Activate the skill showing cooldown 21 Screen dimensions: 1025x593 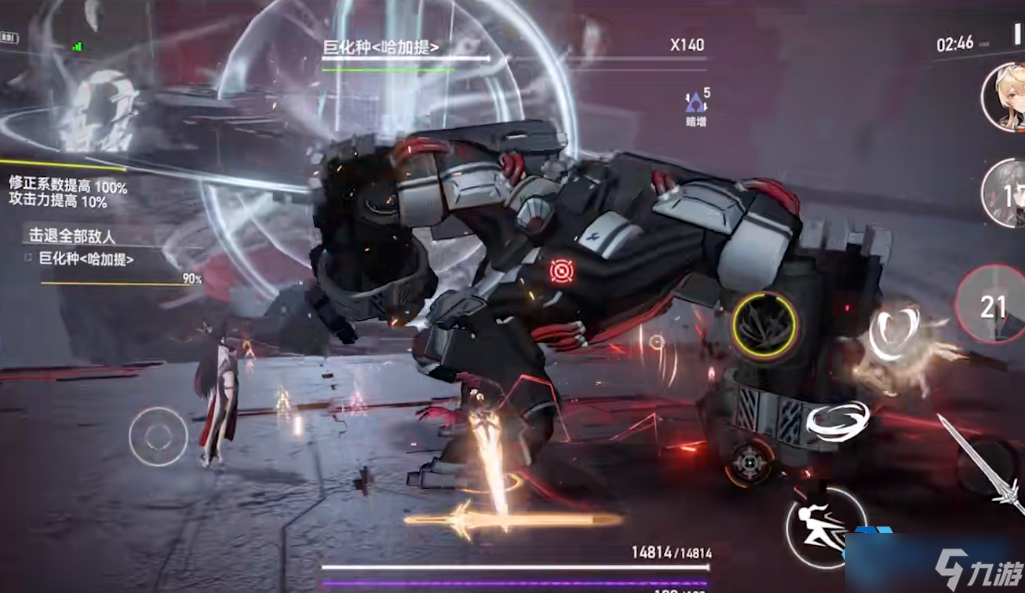[x=990, y=306]
